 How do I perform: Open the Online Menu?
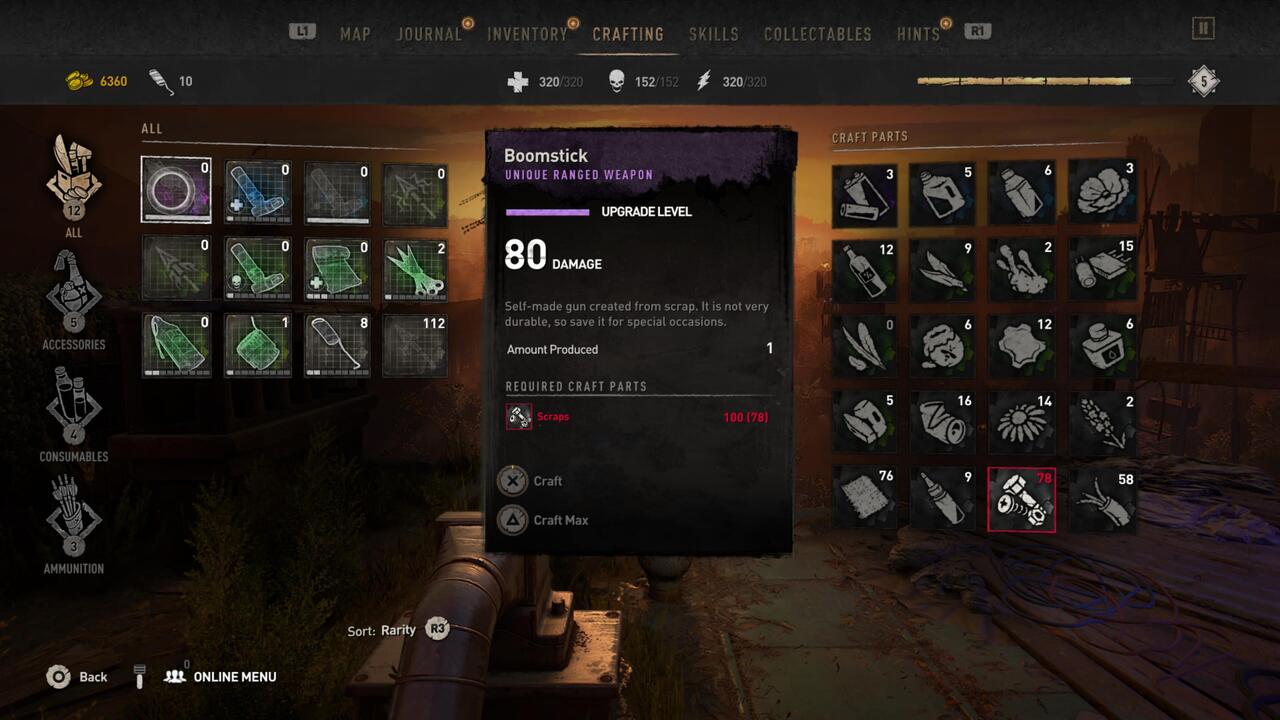point(221,677)
